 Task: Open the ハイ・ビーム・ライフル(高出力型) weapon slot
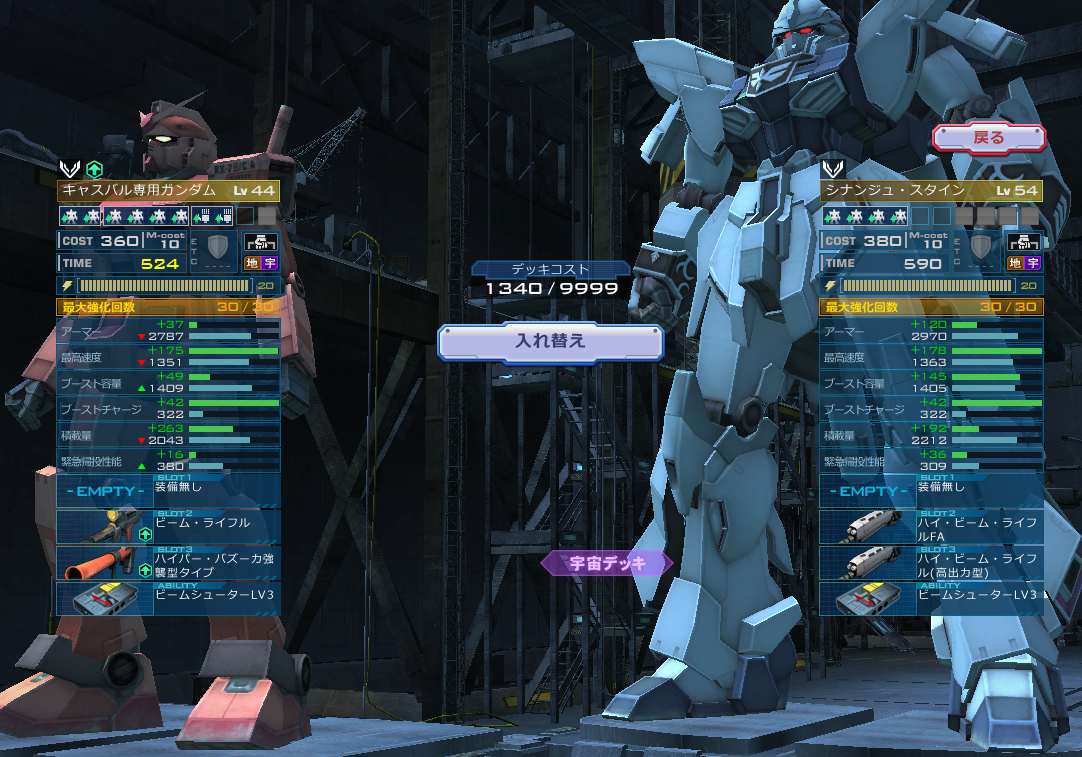click(931, 563)
